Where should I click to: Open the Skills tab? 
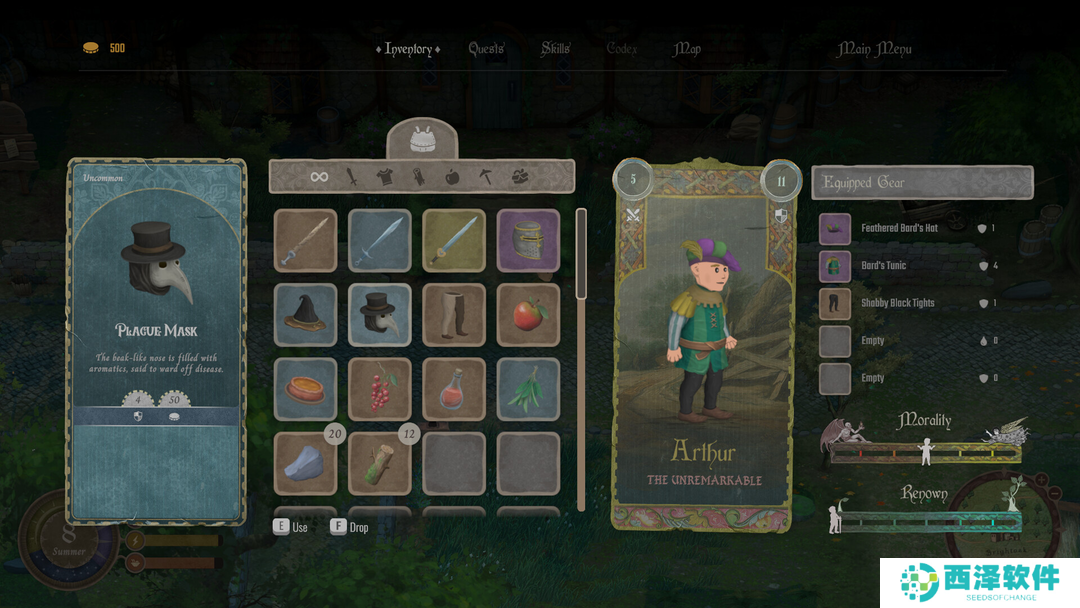point(555,49)
